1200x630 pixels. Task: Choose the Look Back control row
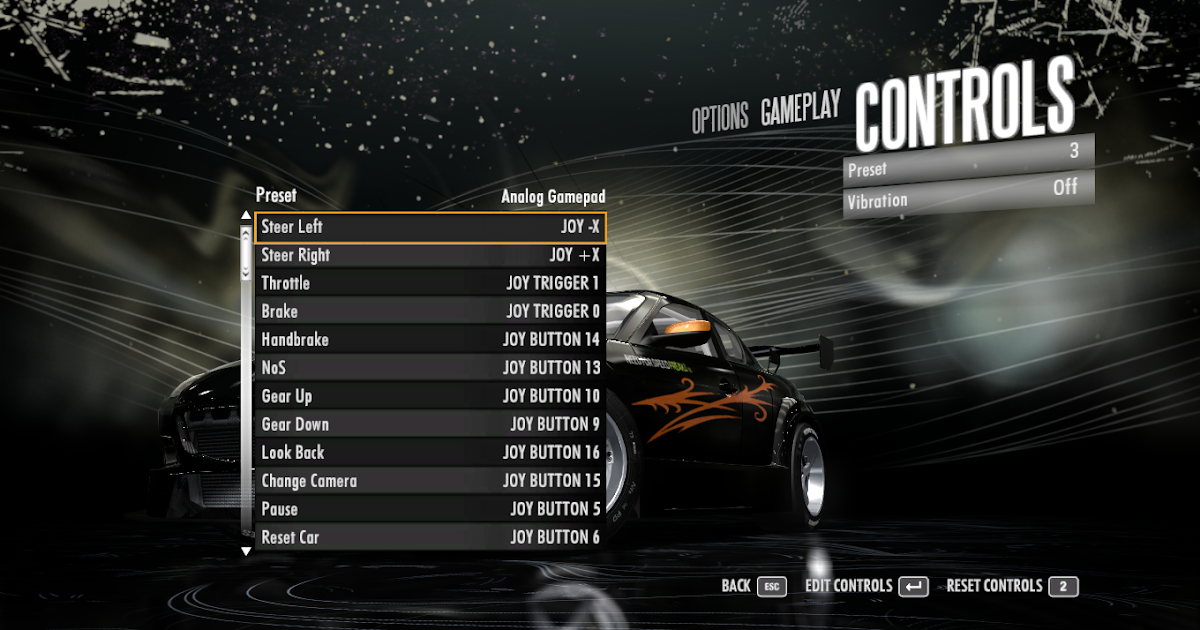[430, 452]
